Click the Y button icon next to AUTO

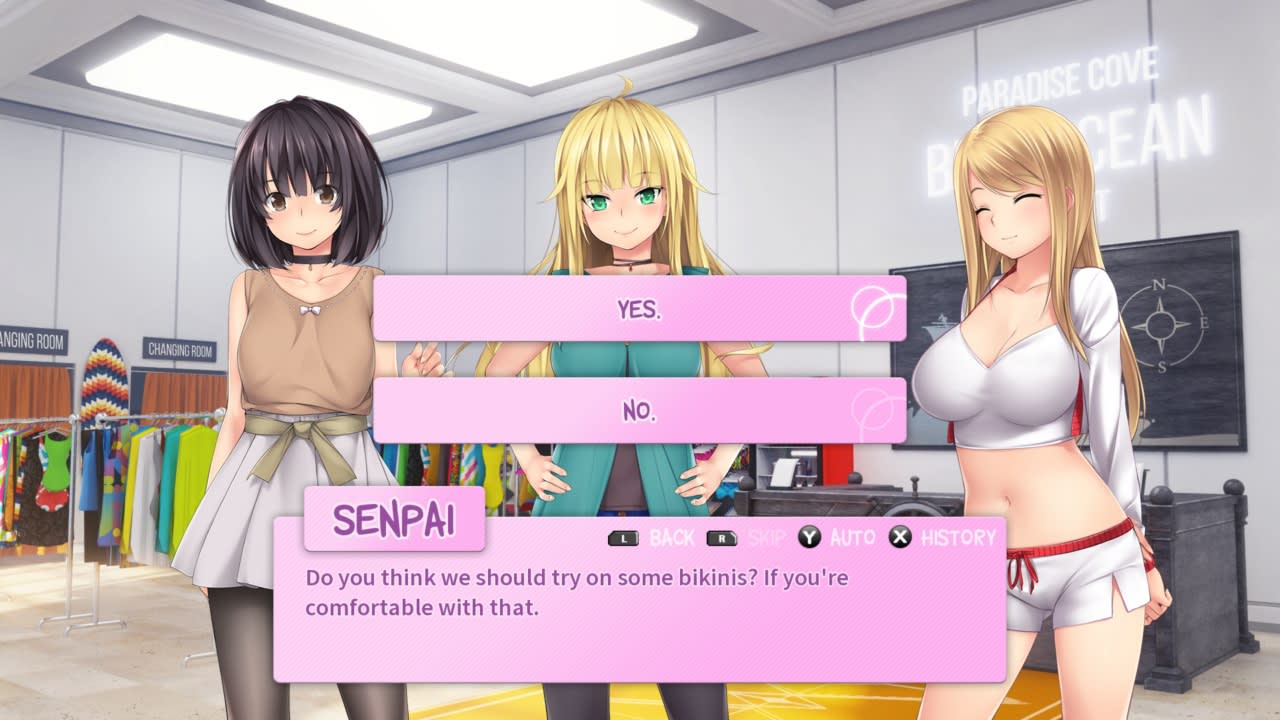808,538
